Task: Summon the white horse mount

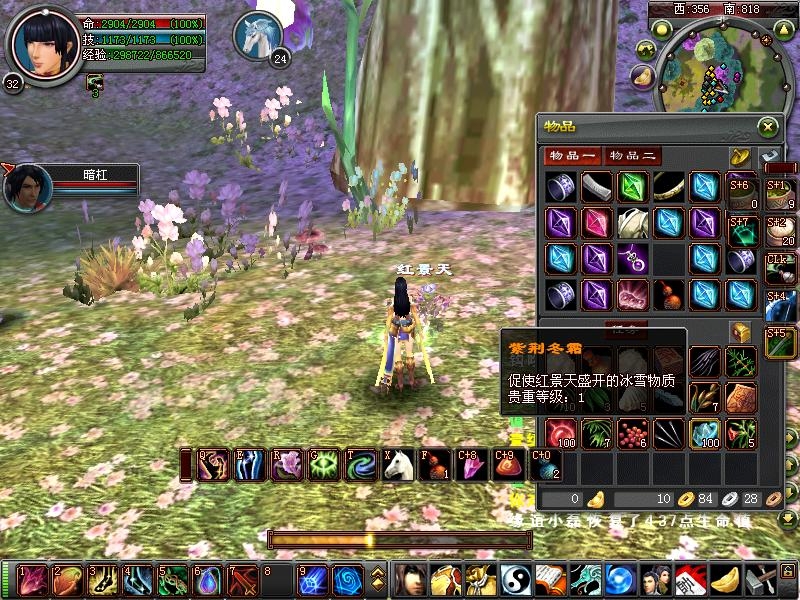Action: [x=399, y=464]
